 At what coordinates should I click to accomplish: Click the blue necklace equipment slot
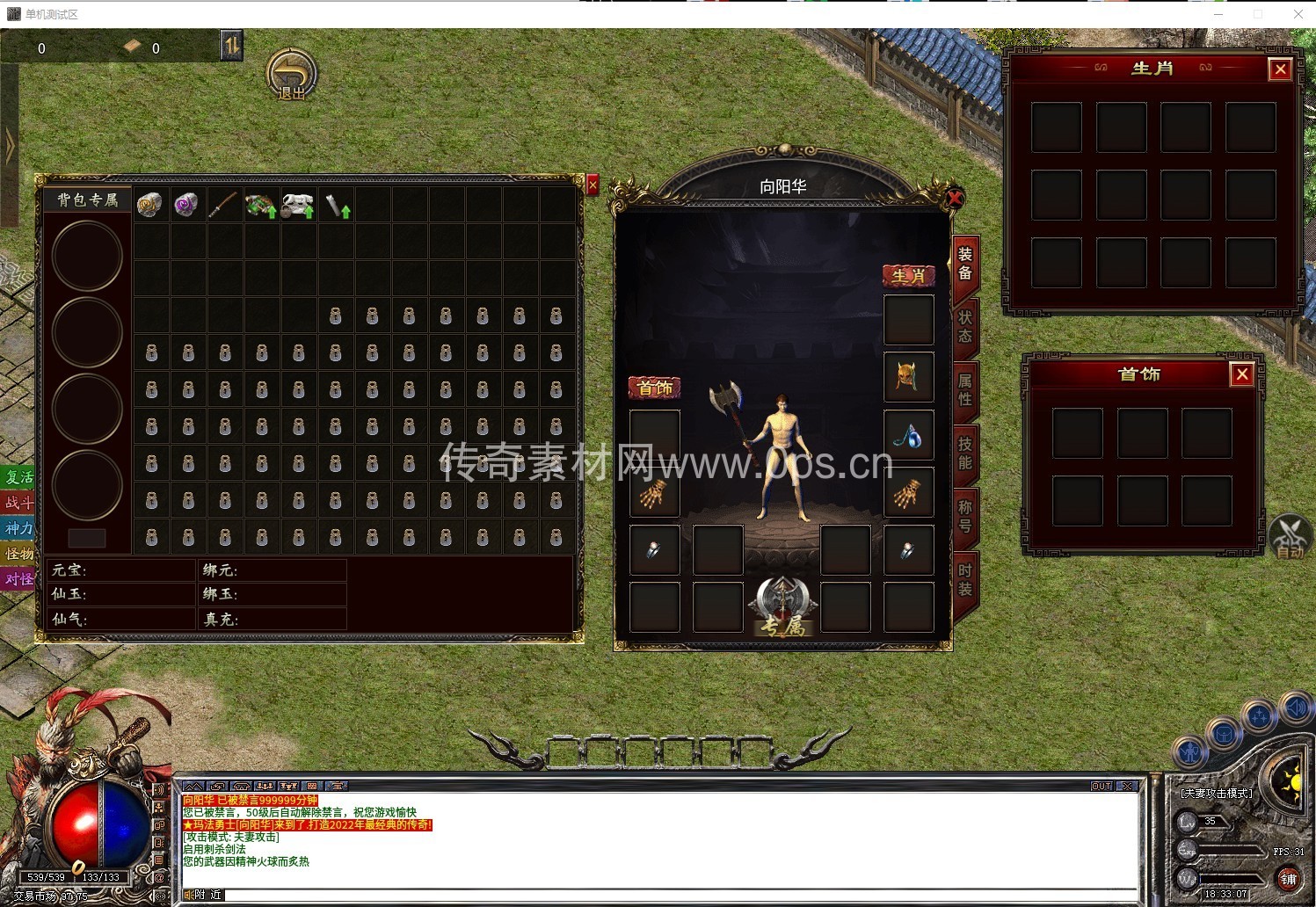tap(908, 434)
